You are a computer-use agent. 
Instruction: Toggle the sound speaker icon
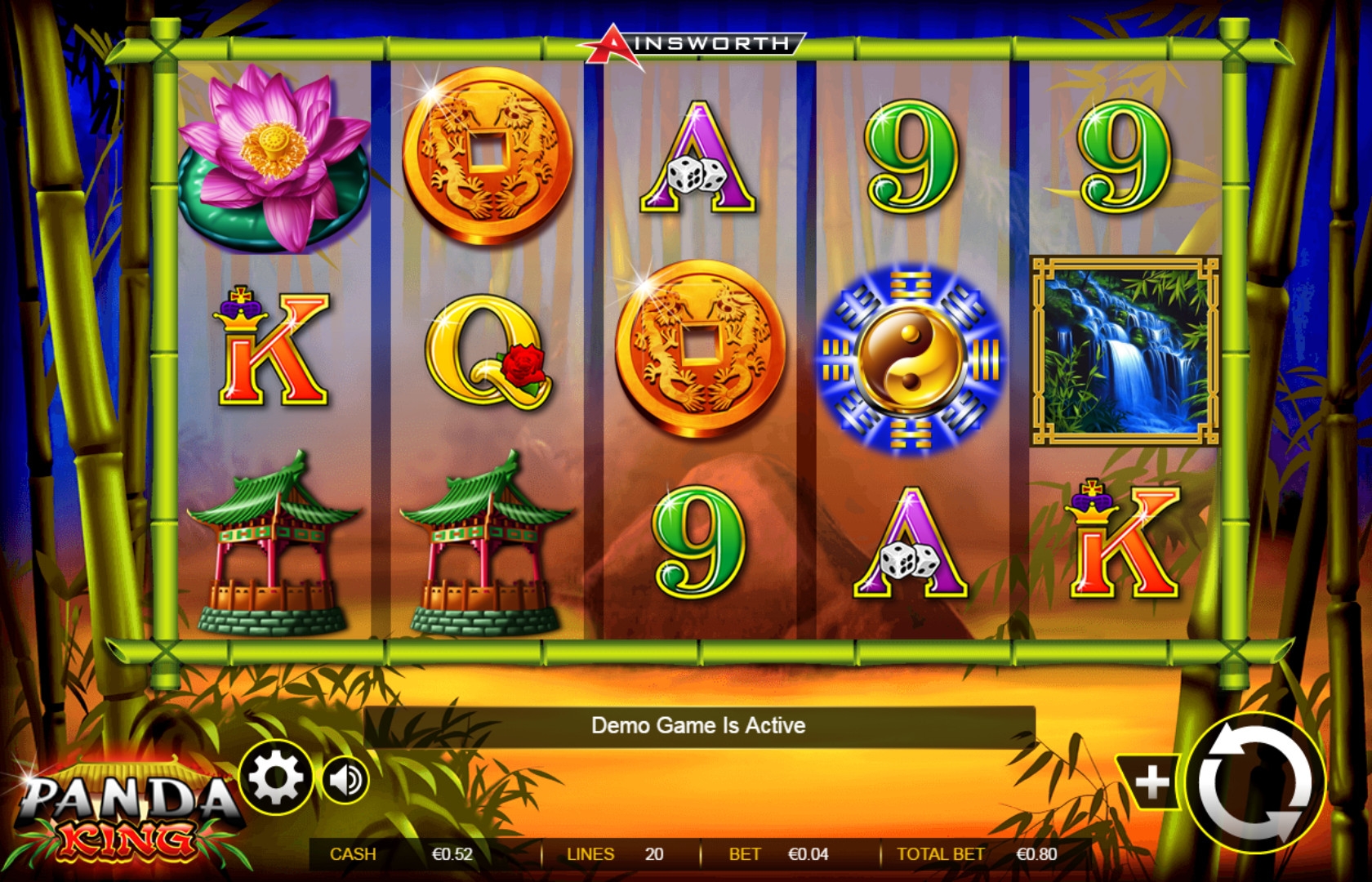[x=346, y=780]
